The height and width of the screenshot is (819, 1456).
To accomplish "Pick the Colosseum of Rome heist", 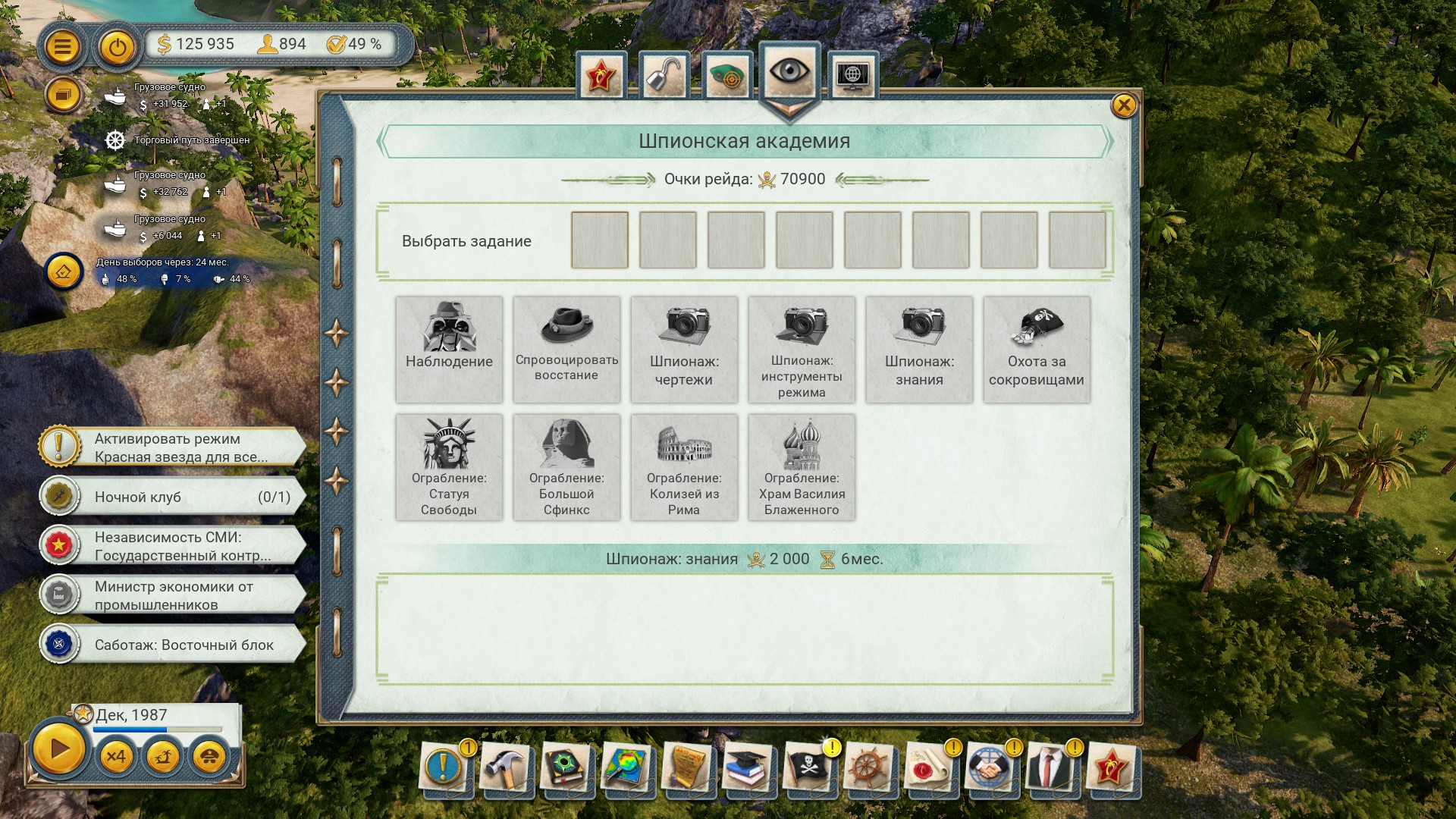I will 684,466.
